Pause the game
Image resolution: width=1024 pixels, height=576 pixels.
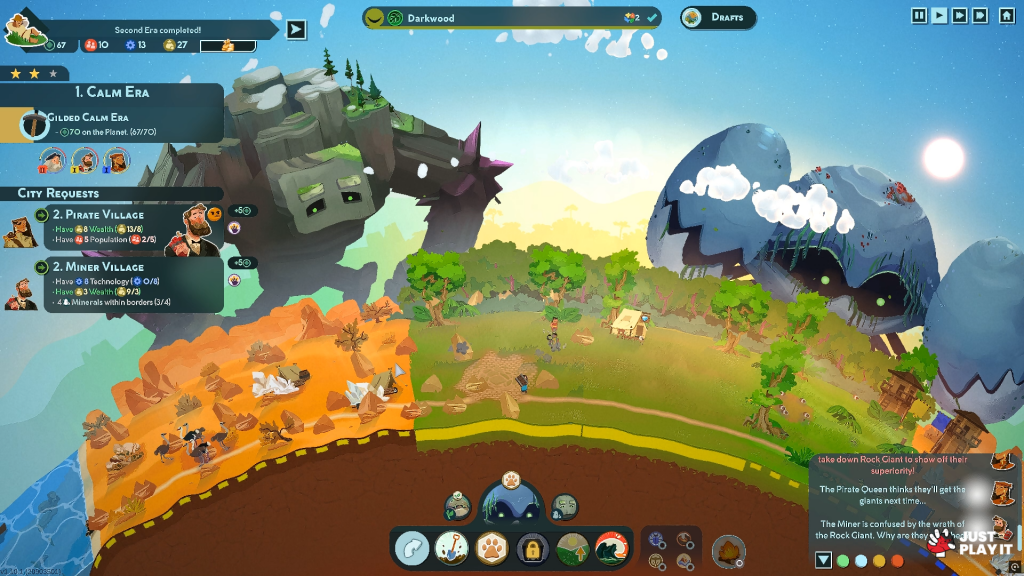pyautogui.click(x=919, y=15)
